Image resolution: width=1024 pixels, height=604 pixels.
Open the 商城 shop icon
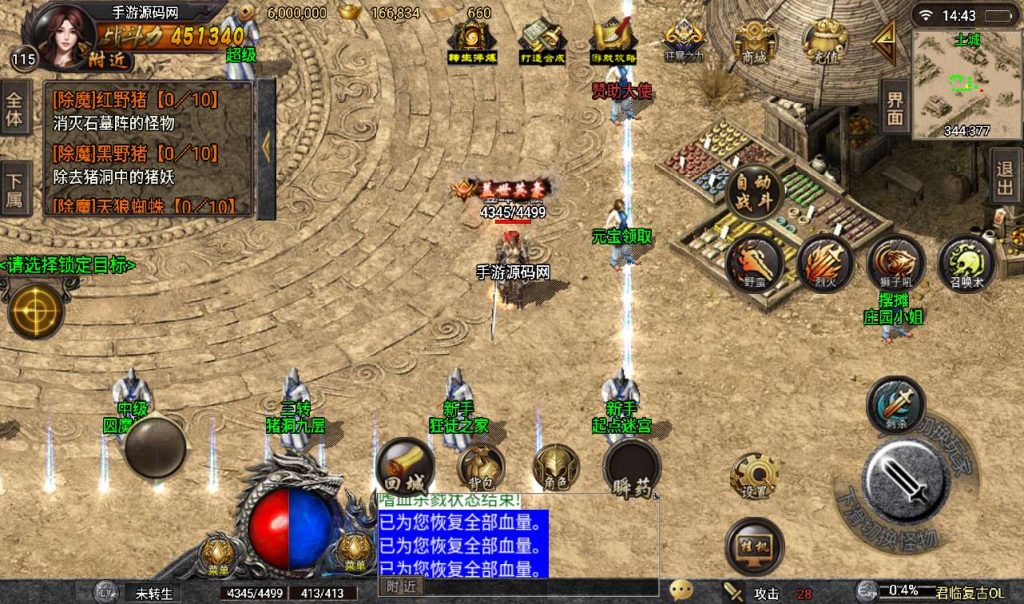[x=755, y=42]
